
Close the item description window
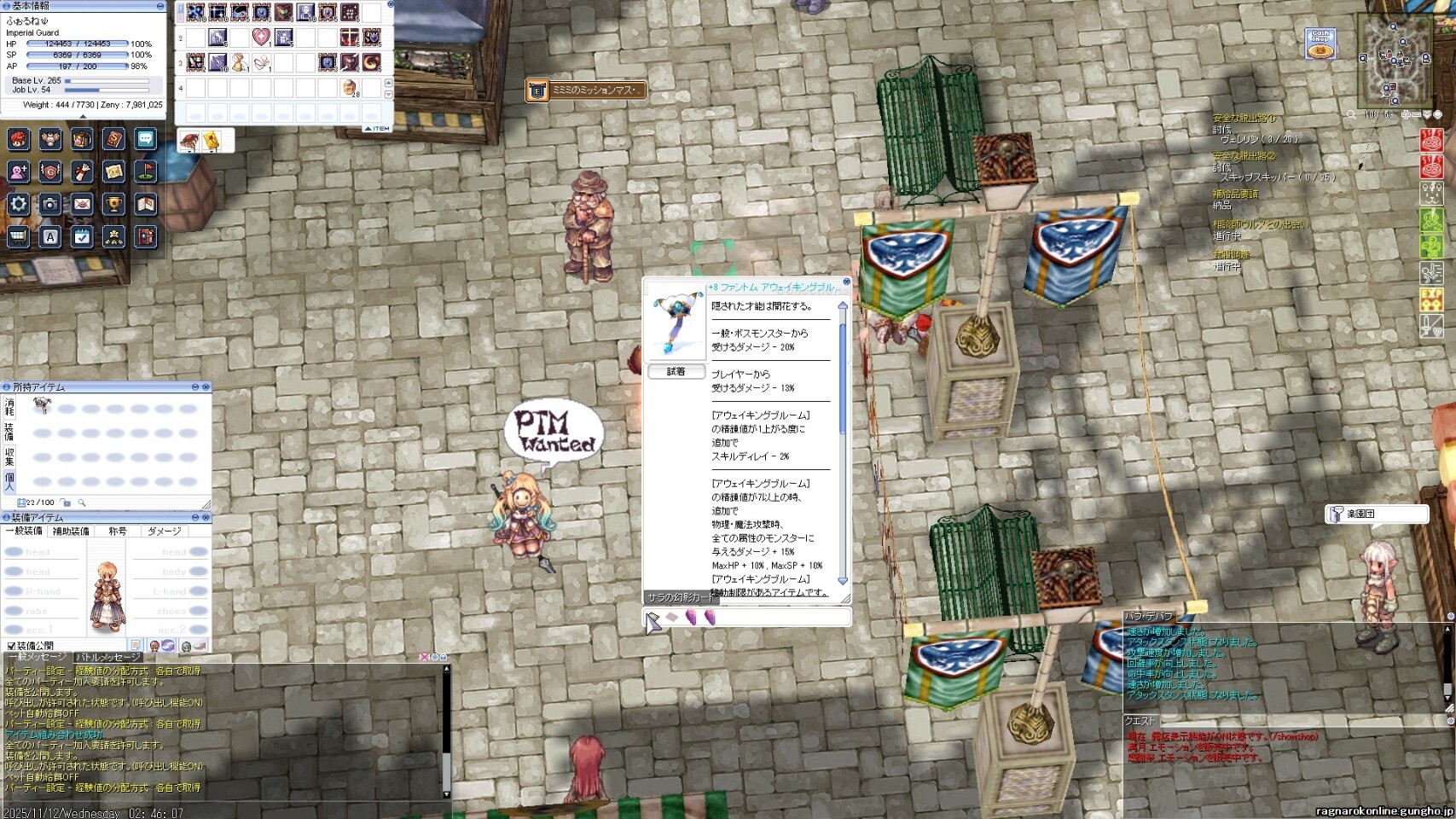(846, 282)
